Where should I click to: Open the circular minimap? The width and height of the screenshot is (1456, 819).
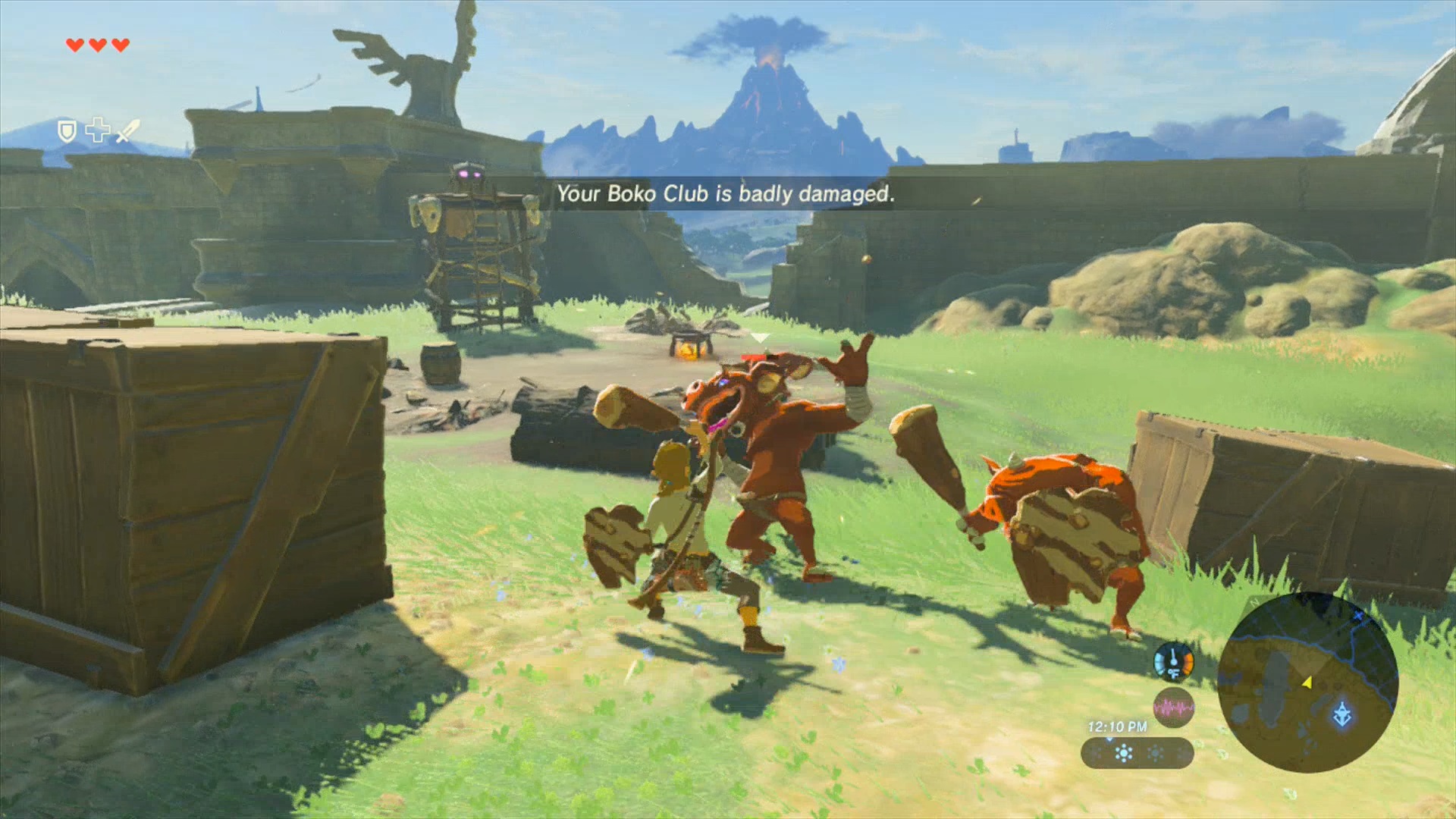click(x=1307, y=682)
